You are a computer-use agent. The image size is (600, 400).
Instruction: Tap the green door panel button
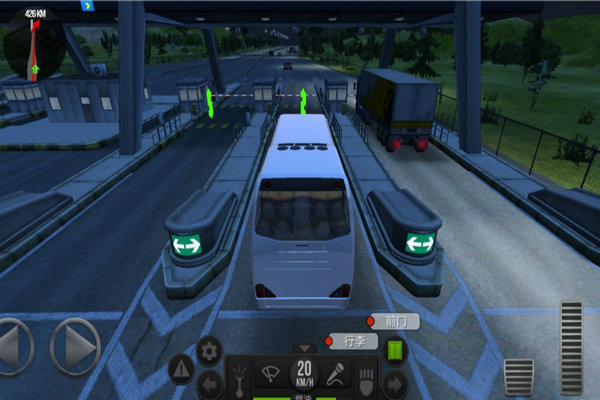394,352
